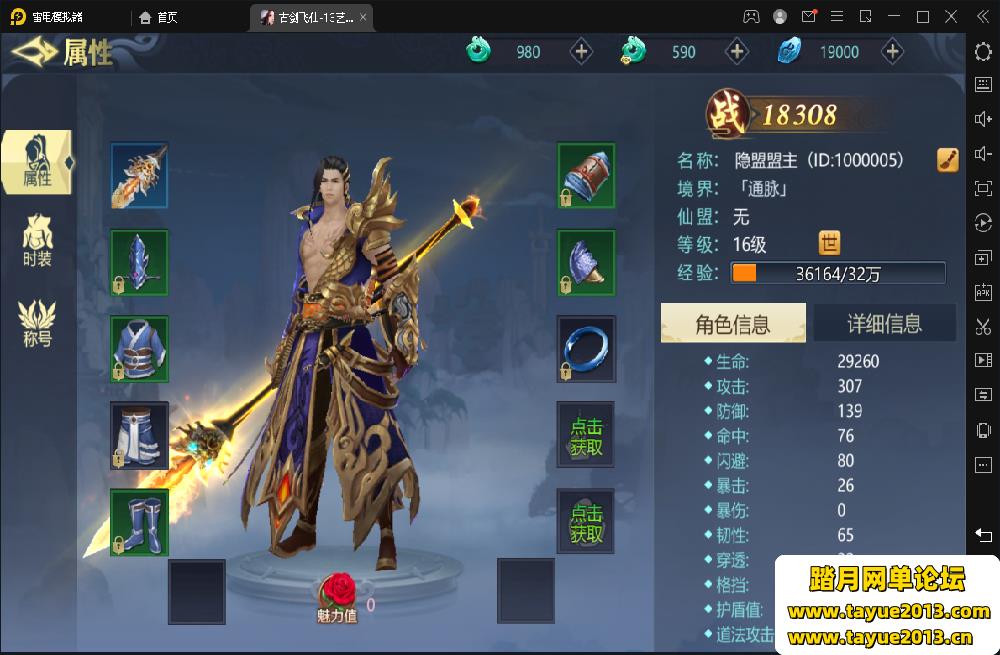
Task: Select the blue ring equipment slot
Action: click(x=586, y=349)
